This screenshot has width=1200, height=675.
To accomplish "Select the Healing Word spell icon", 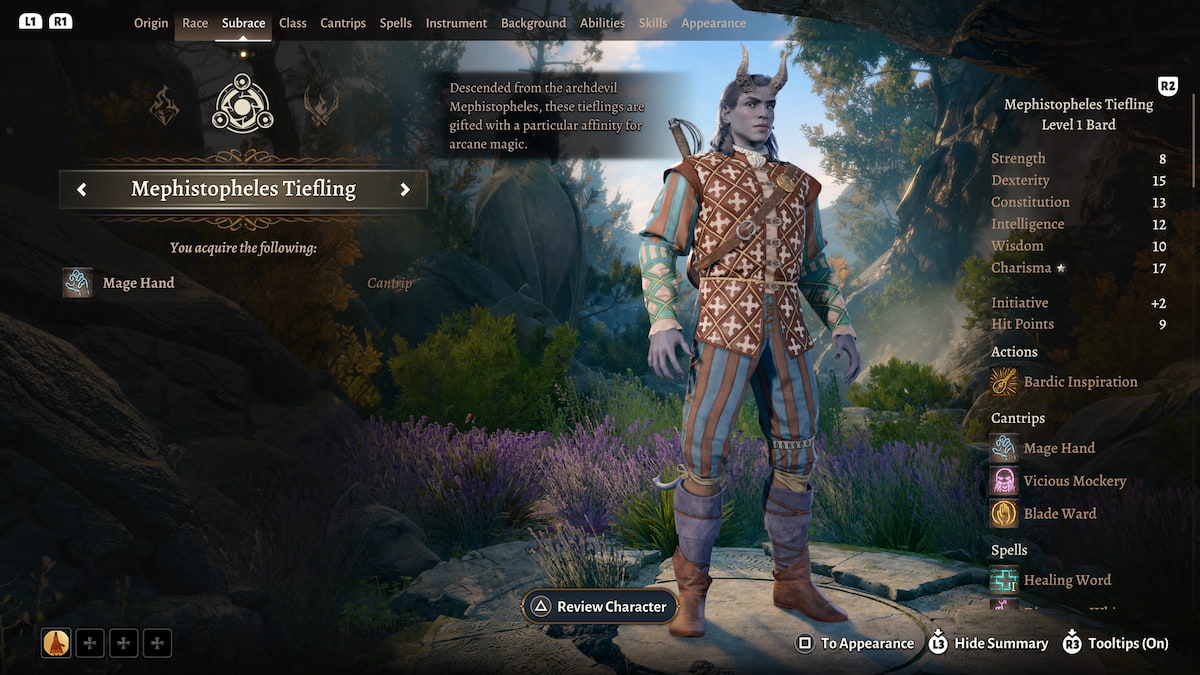I will tap(1004, 580).
